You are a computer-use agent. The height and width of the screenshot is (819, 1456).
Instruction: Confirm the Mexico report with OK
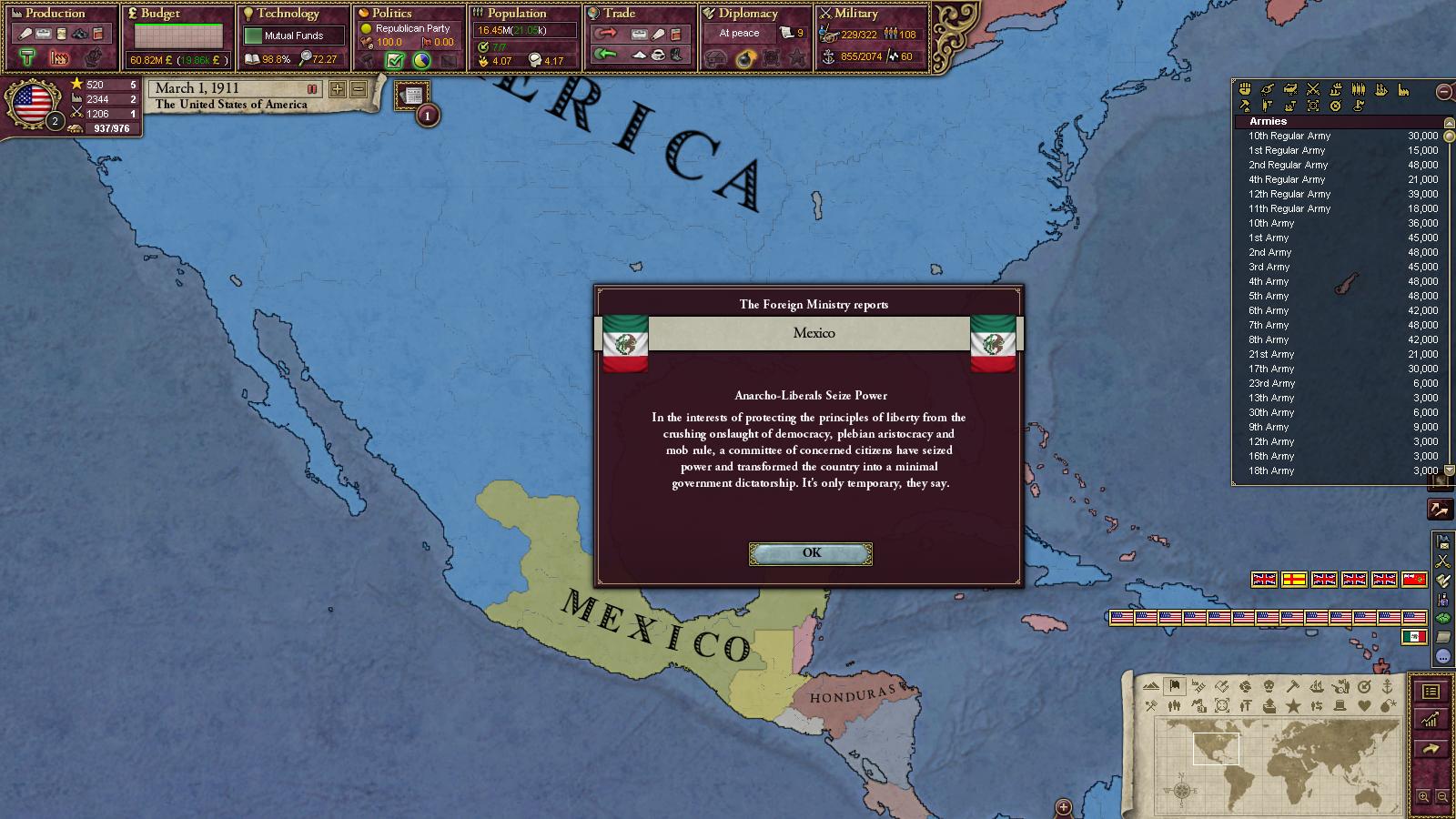pyautogui.click(x=810, y=553)
